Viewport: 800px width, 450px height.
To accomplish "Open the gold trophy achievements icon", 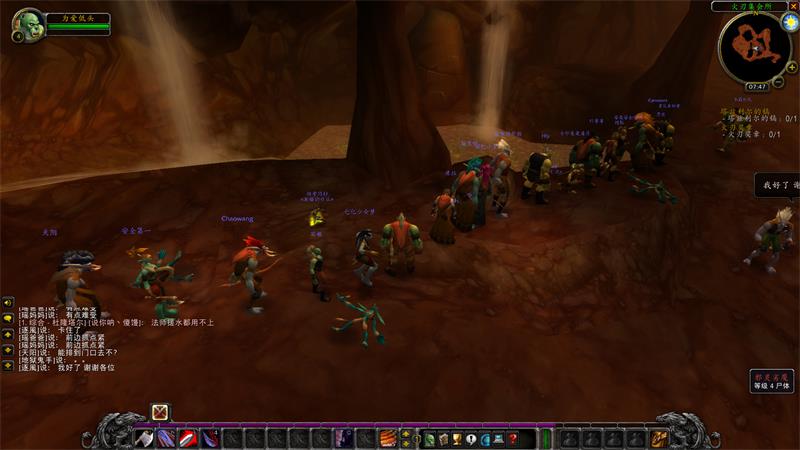I will [x=457, y=438].
